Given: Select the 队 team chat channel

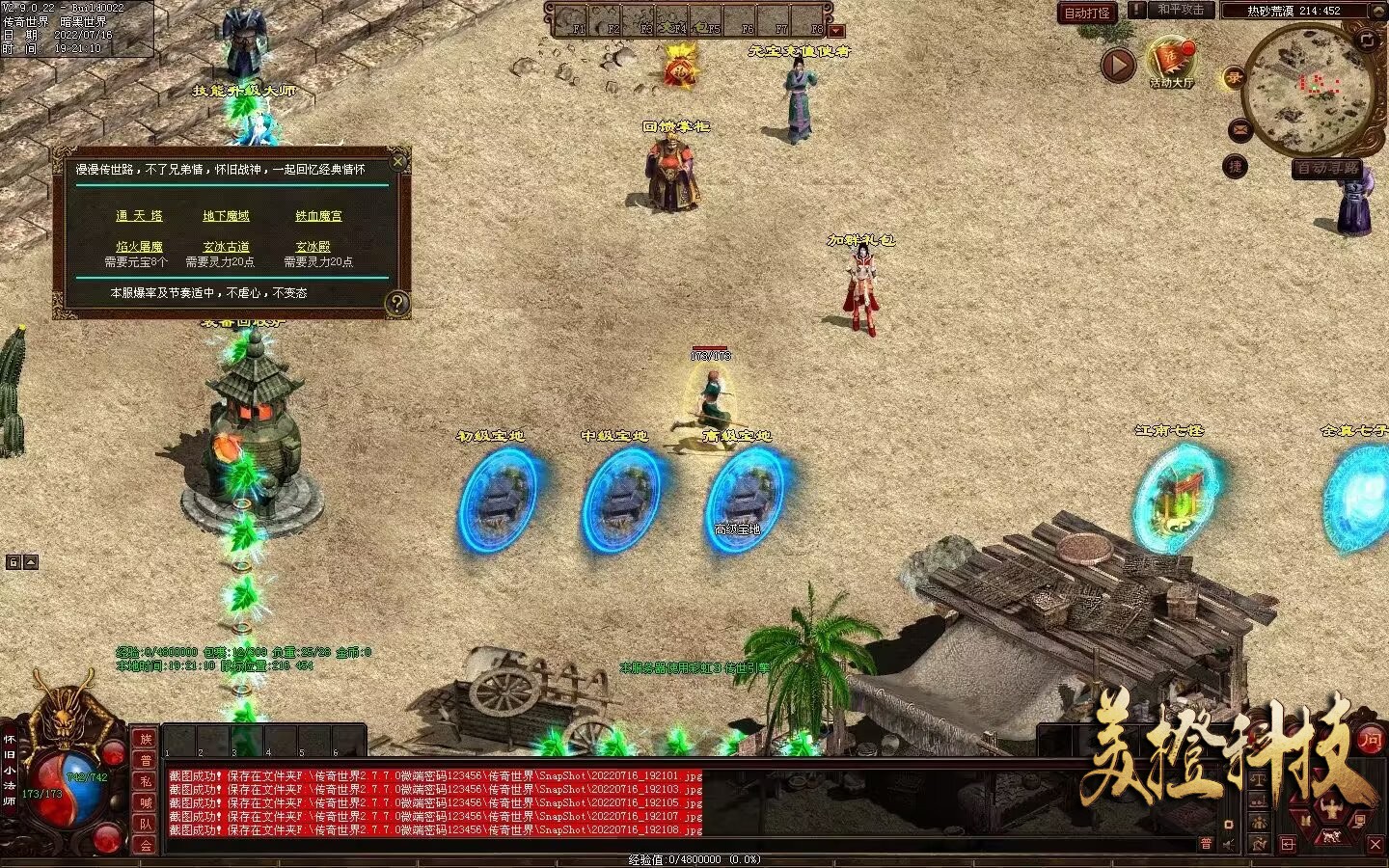Looking at the screenshot, I should click(146, 824).
